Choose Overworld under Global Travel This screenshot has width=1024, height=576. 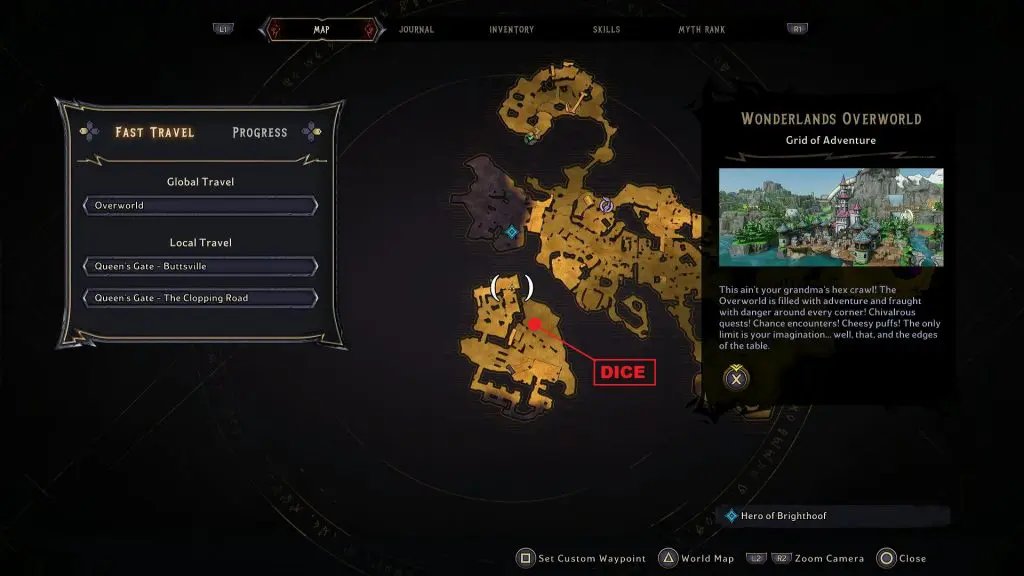(201, 206)
